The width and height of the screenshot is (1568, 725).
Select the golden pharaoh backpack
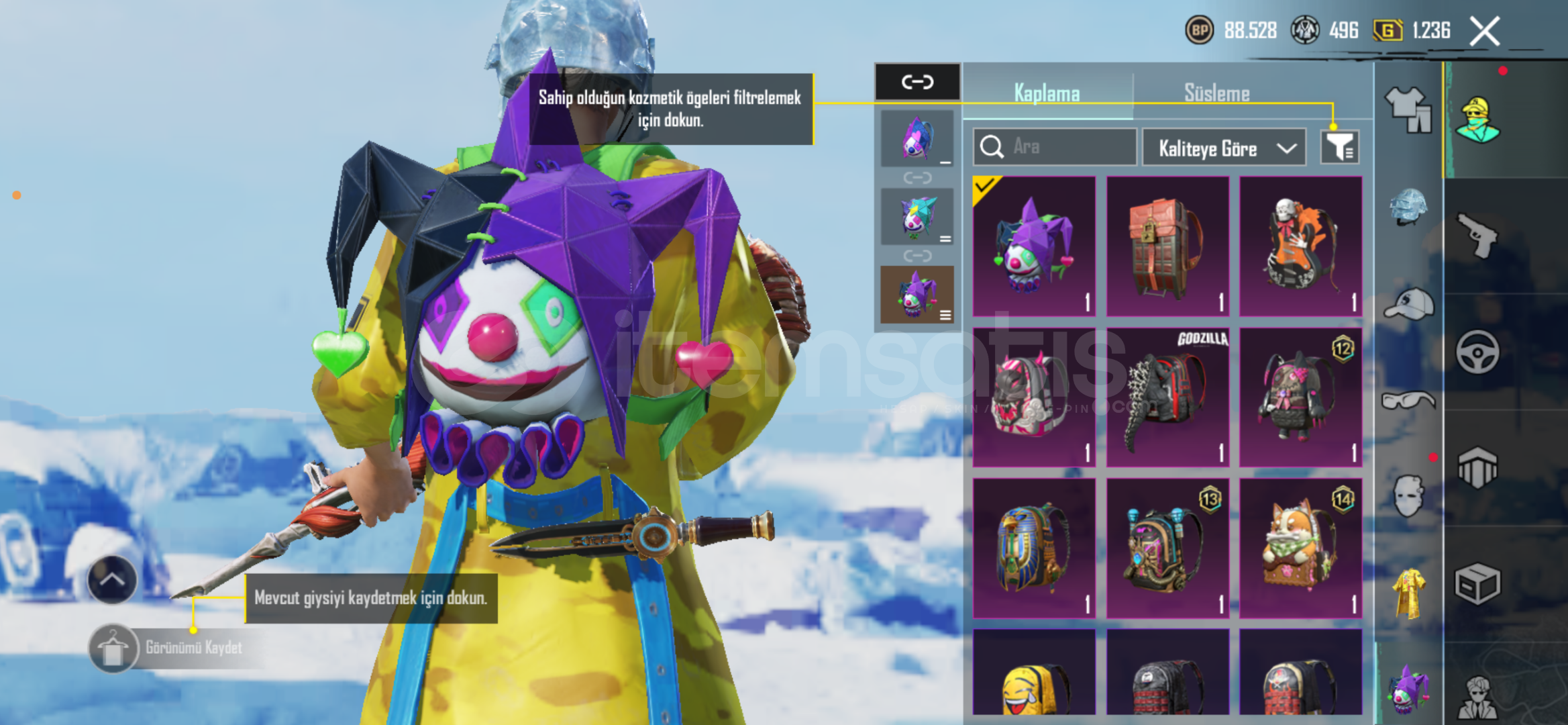pyautogui.click(x=1034, y=548)
